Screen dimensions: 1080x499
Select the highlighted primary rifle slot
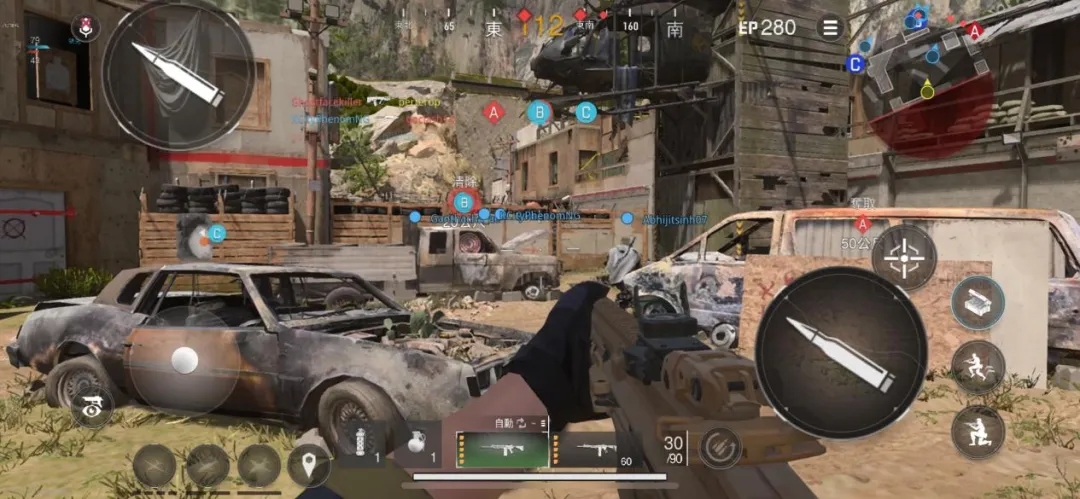click(x=502, y=449)
